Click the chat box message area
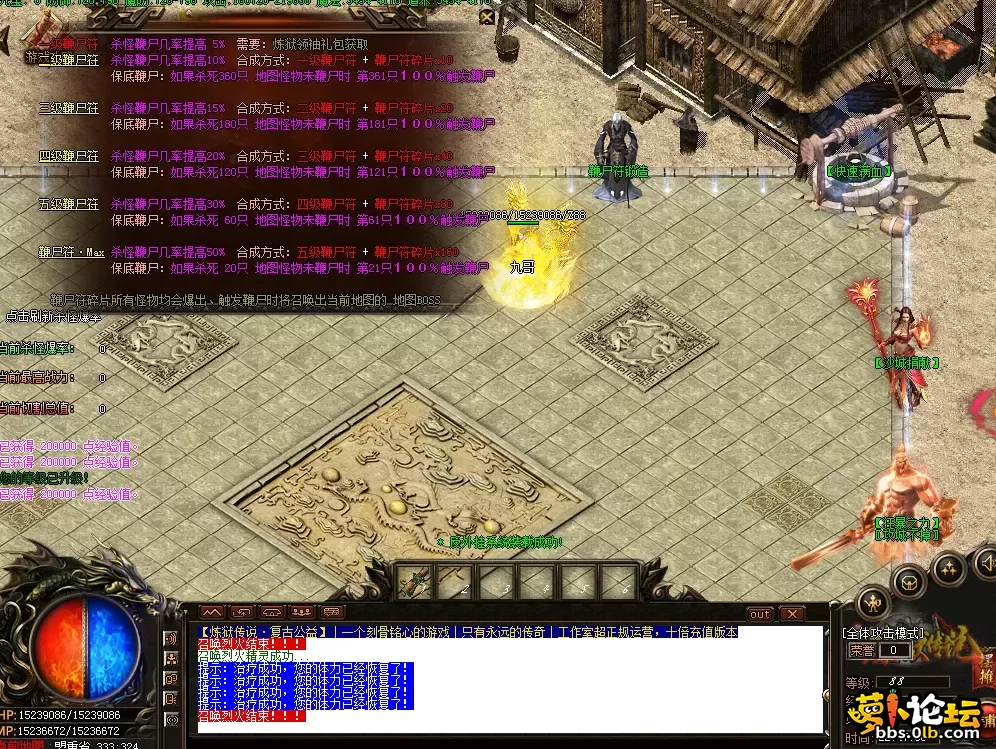 click(510, 680)
